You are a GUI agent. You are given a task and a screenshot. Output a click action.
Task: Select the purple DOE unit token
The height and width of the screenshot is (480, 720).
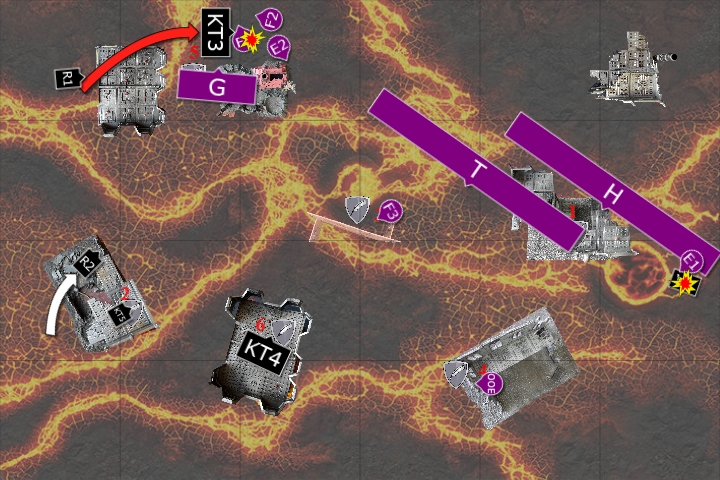click(491, 383)
